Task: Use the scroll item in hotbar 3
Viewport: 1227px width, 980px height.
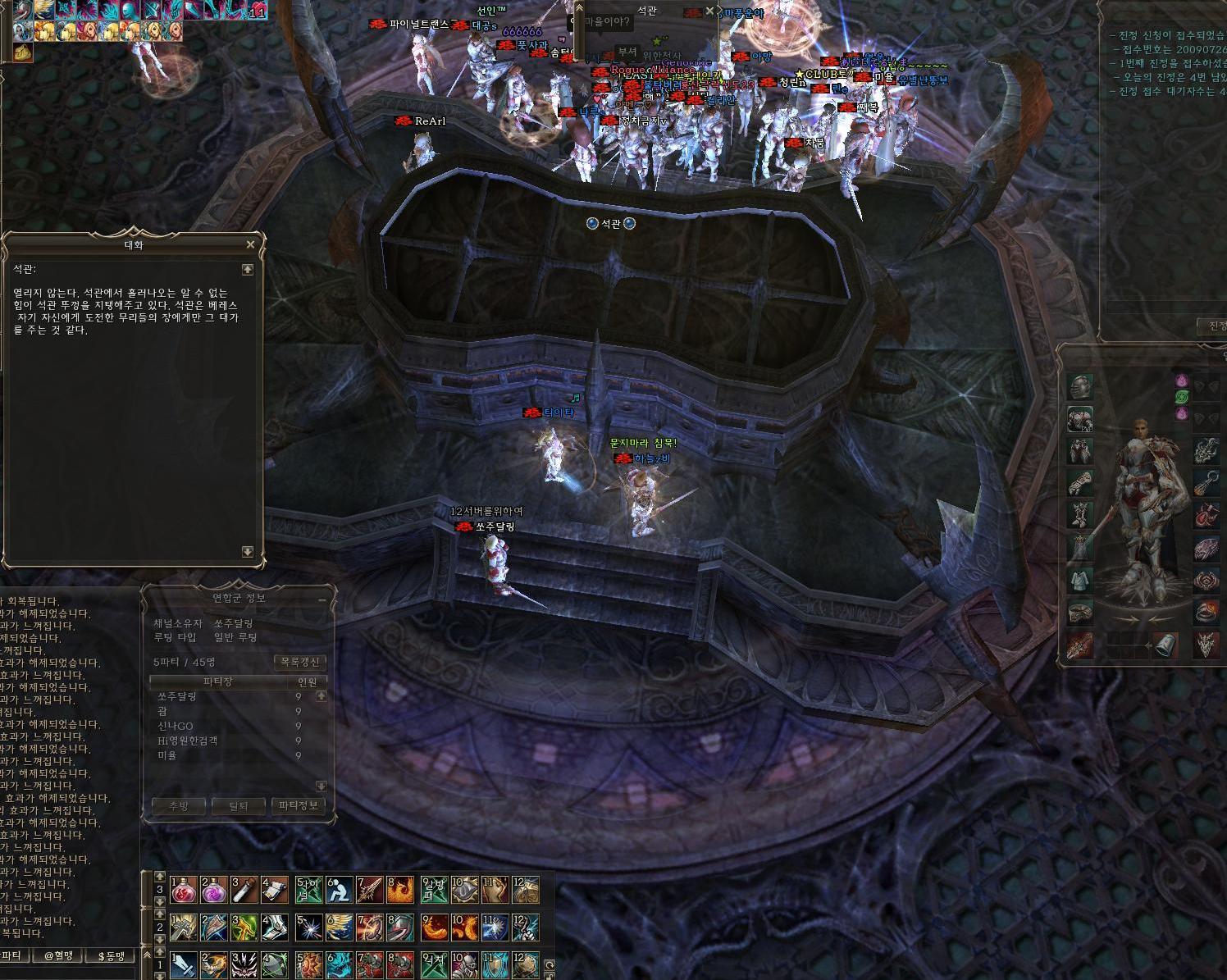Action: pyautogui.click(x=275, y=890)
